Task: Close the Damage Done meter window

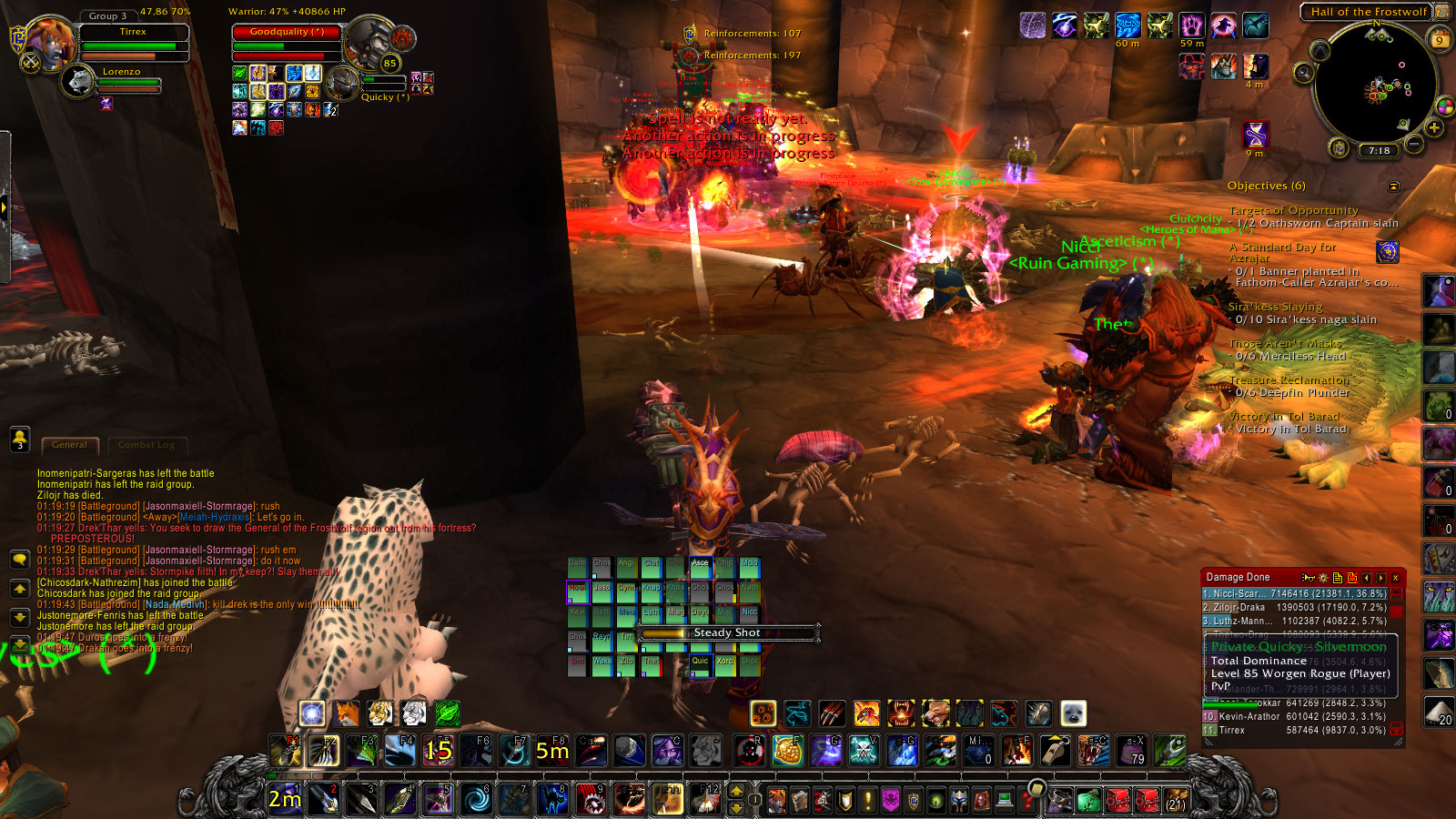Action: [x=1395, y=578]
